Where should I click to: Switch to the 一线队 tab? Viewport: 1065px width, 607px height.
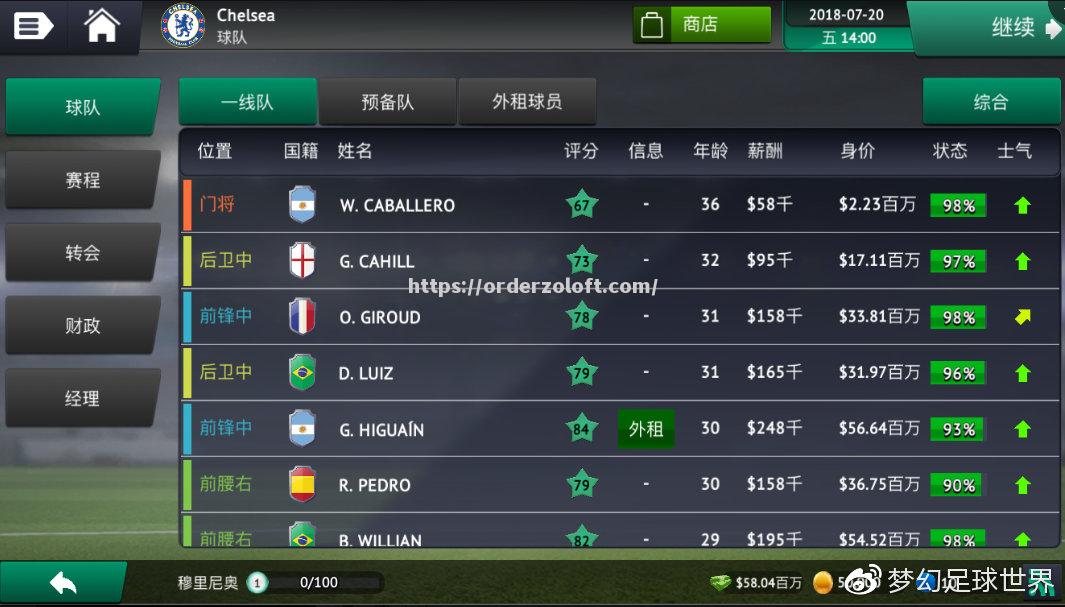tap(247, 102)
